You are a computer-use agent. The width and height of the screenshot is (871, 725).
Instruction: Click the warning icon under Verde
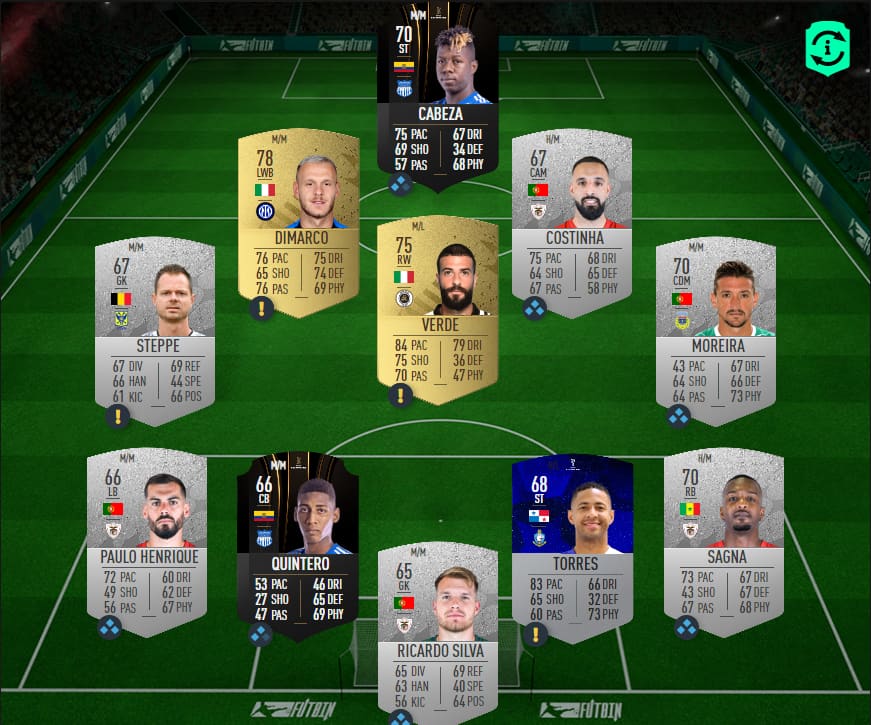(401, 395)
